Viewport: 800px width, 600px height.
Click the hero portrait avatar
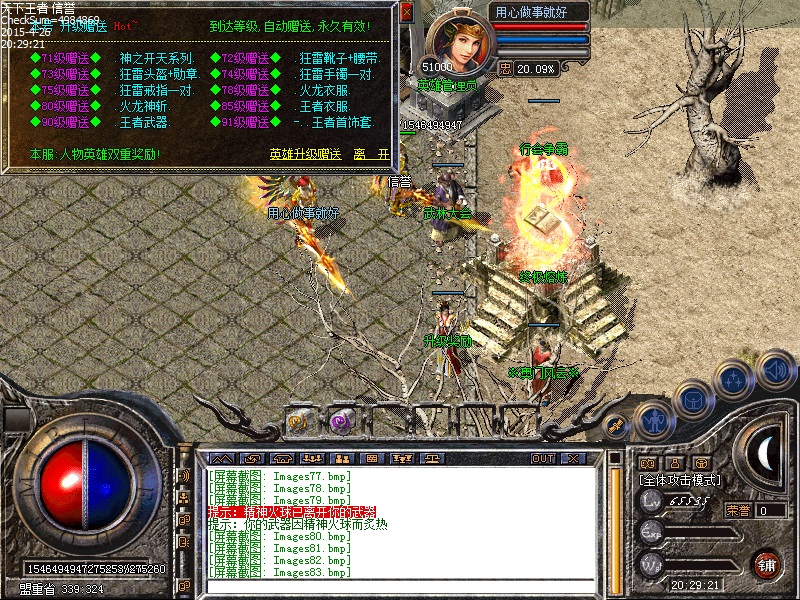[x=456, y=45]
